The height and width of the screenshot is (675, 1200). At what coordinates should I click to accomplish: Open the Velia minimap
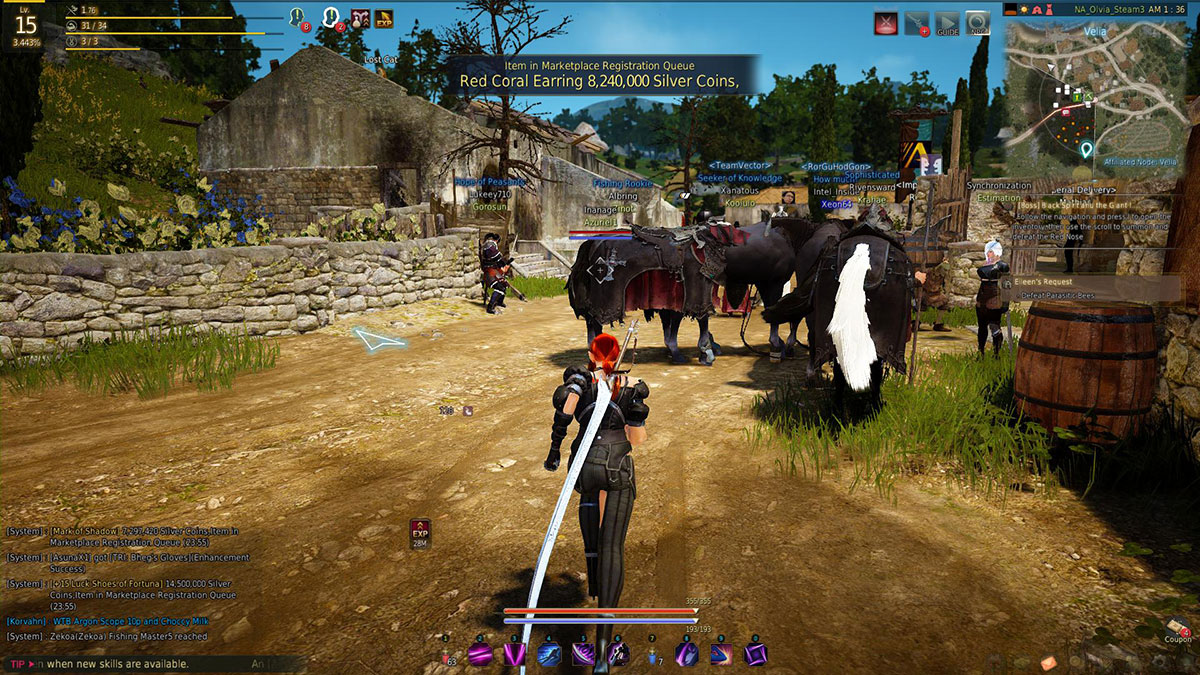[1100, 96]
